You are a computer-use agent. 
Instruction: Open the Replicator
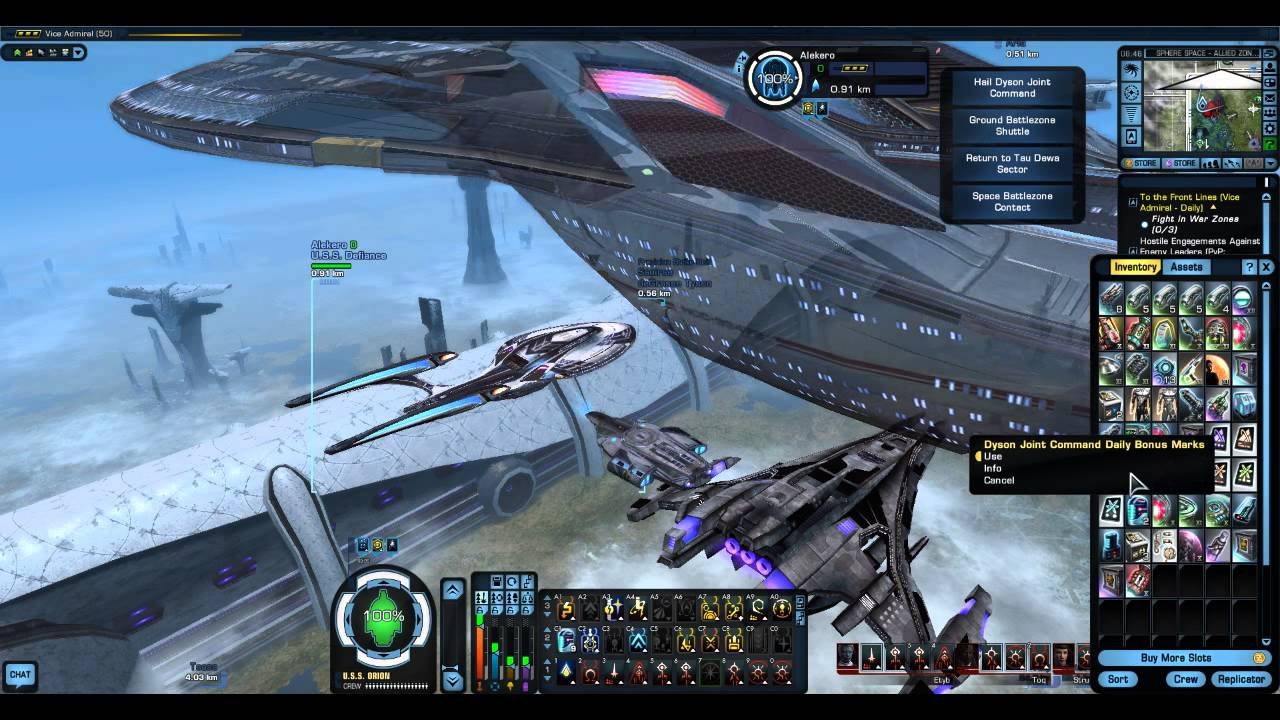pos(1241,679)
